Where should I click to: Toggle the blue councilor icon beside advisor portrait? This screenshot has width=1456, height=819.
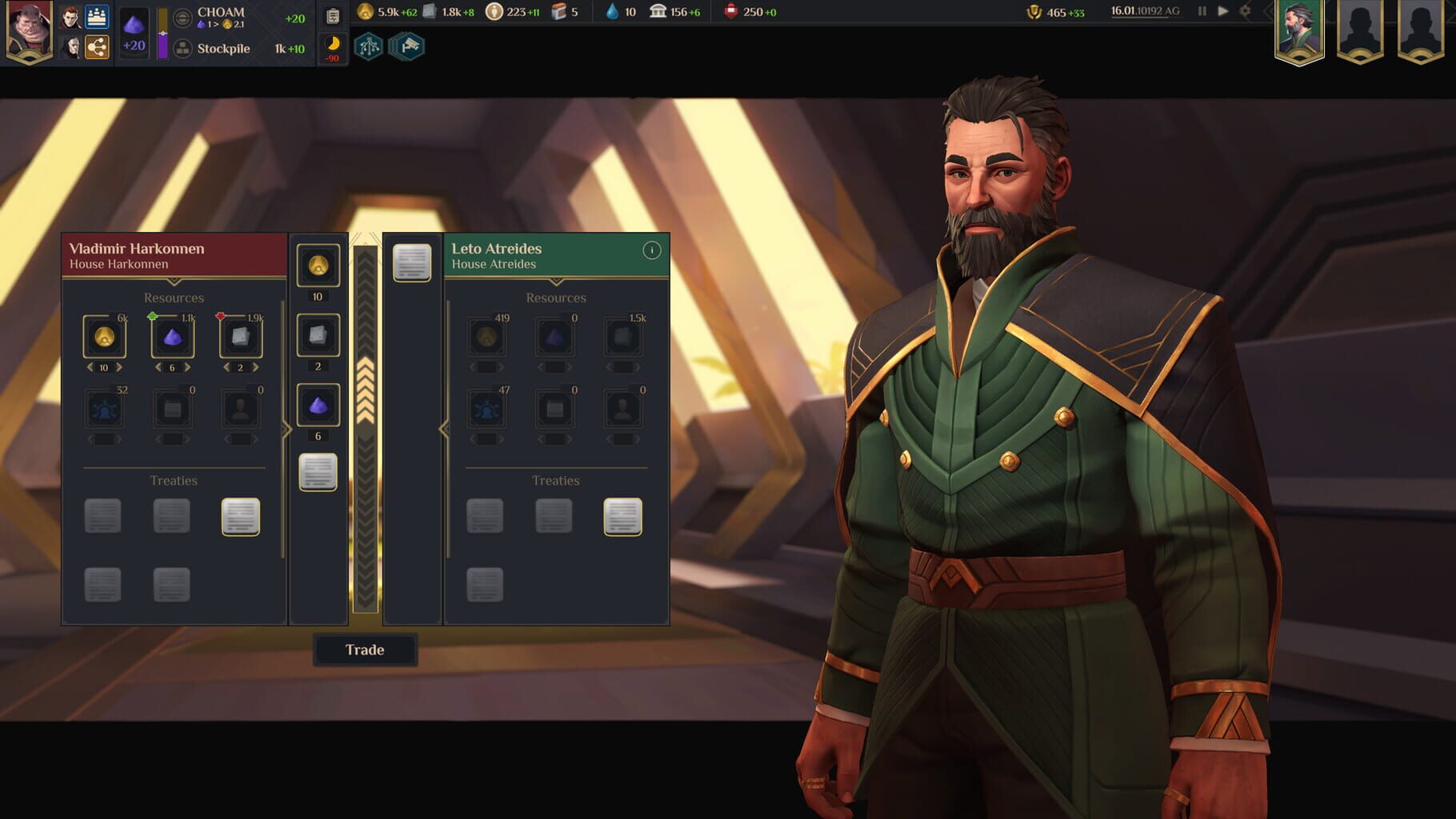click(94, 18)
